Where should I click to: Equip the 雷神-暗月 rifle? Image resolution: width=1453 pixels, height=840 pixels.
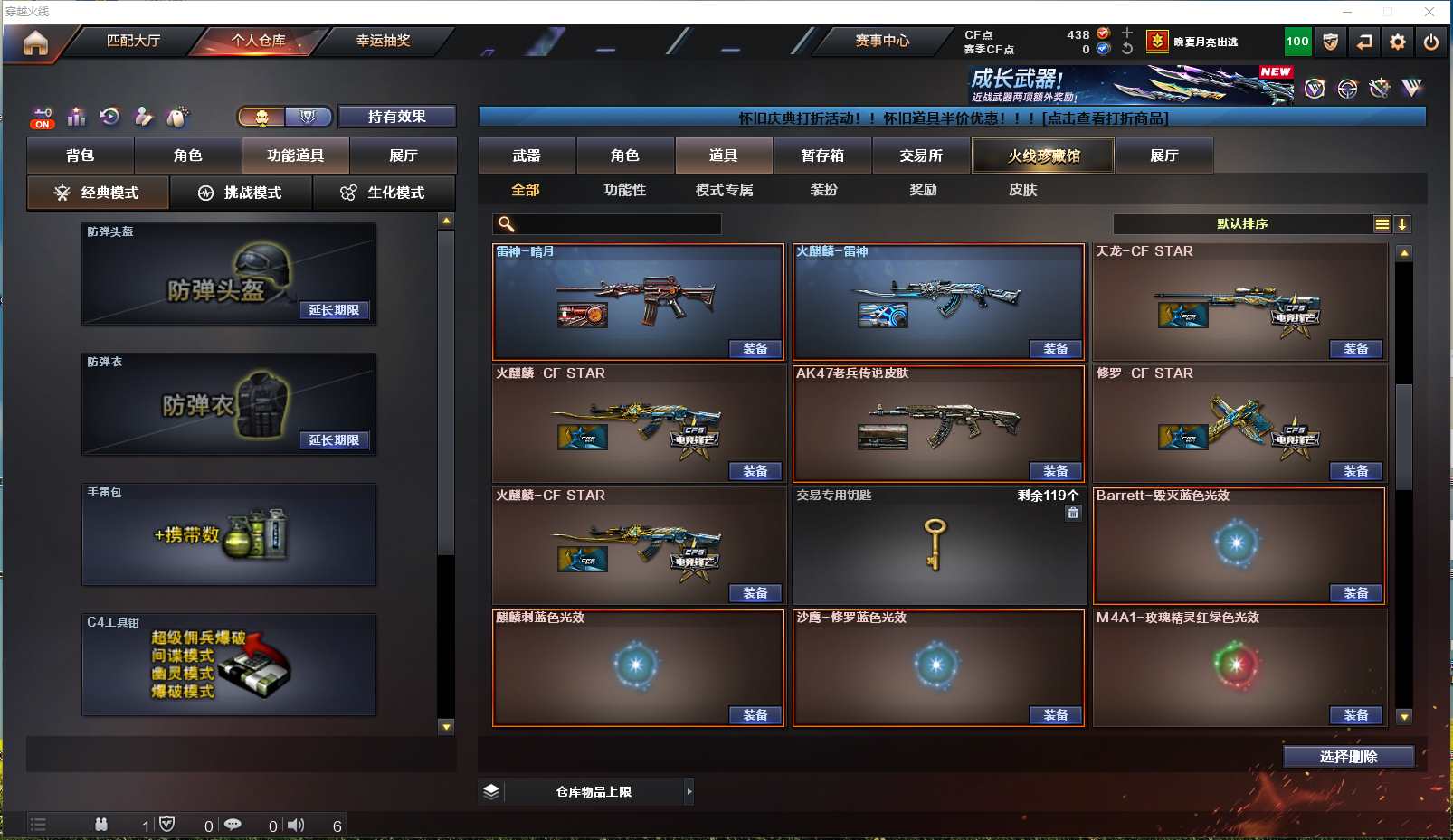point(755,349)
